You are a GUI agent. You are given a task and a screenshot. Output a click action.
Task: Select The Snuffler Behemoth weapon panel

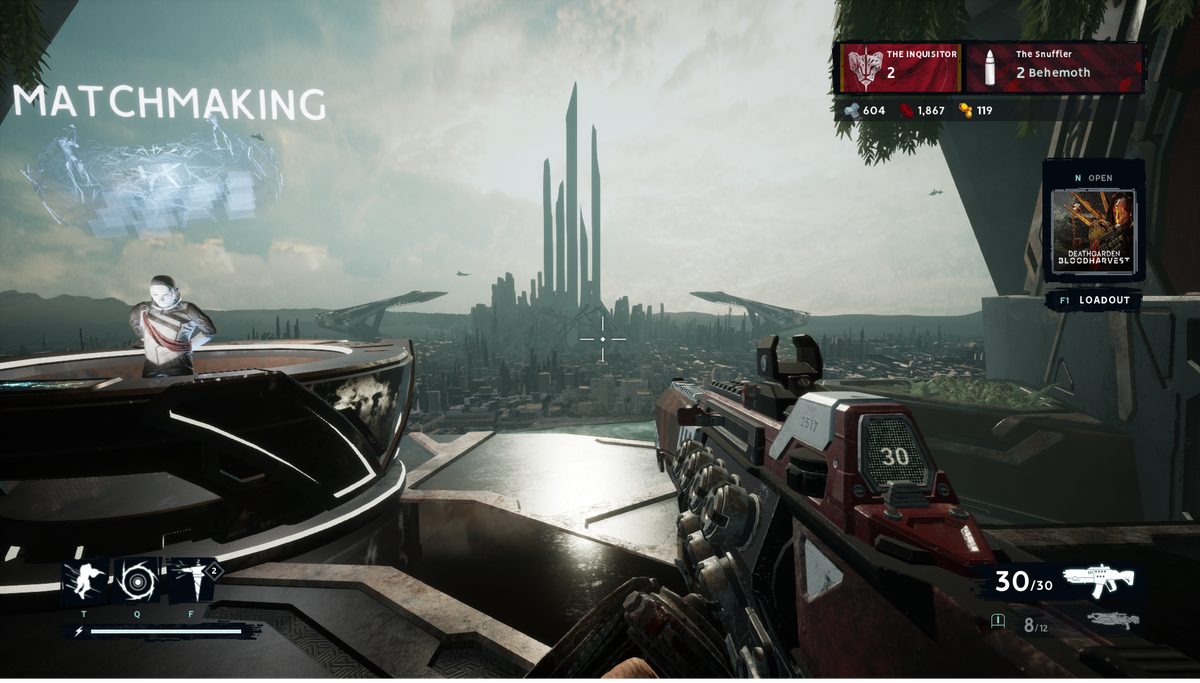coord(1054,67)
